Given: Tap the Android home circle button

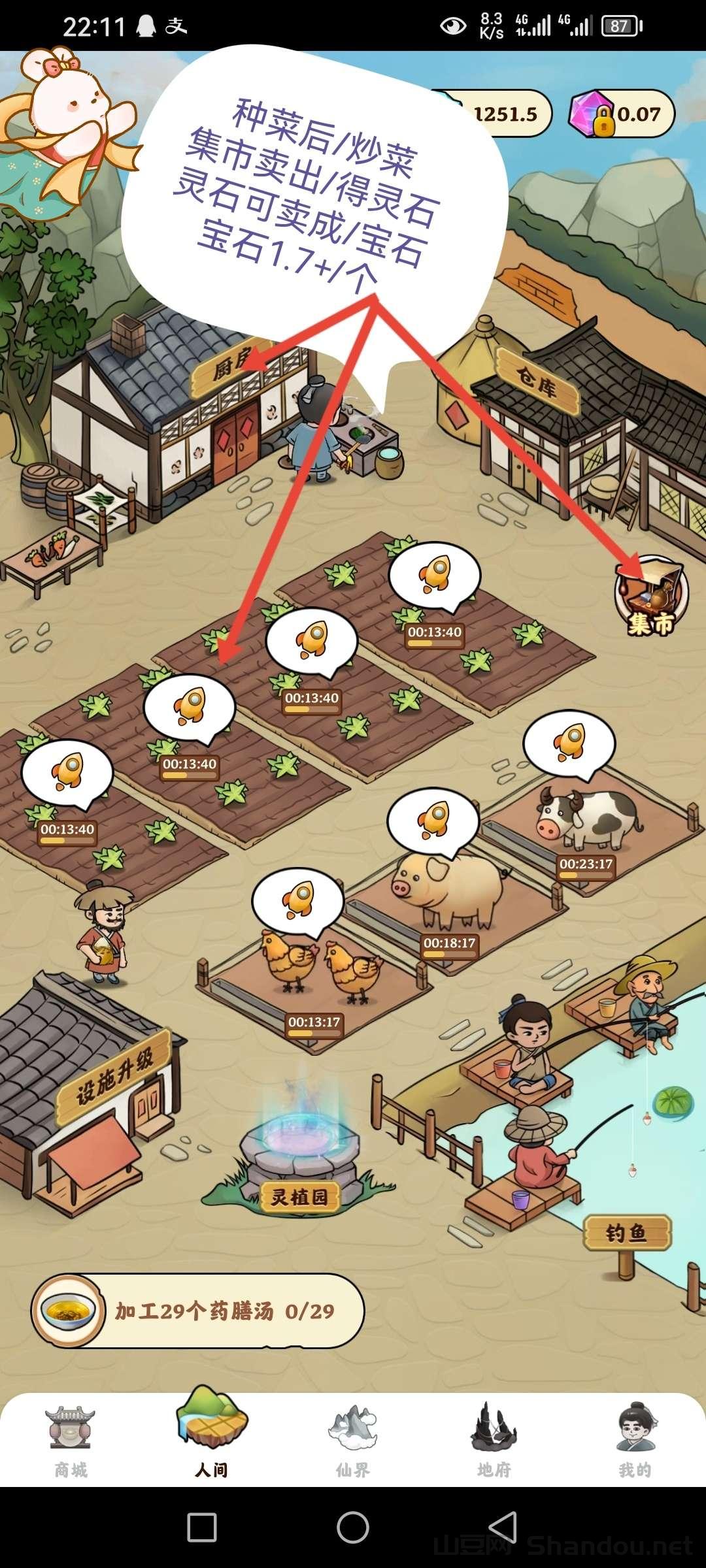Looking at the screenshot, I should tap(353, 1527).
